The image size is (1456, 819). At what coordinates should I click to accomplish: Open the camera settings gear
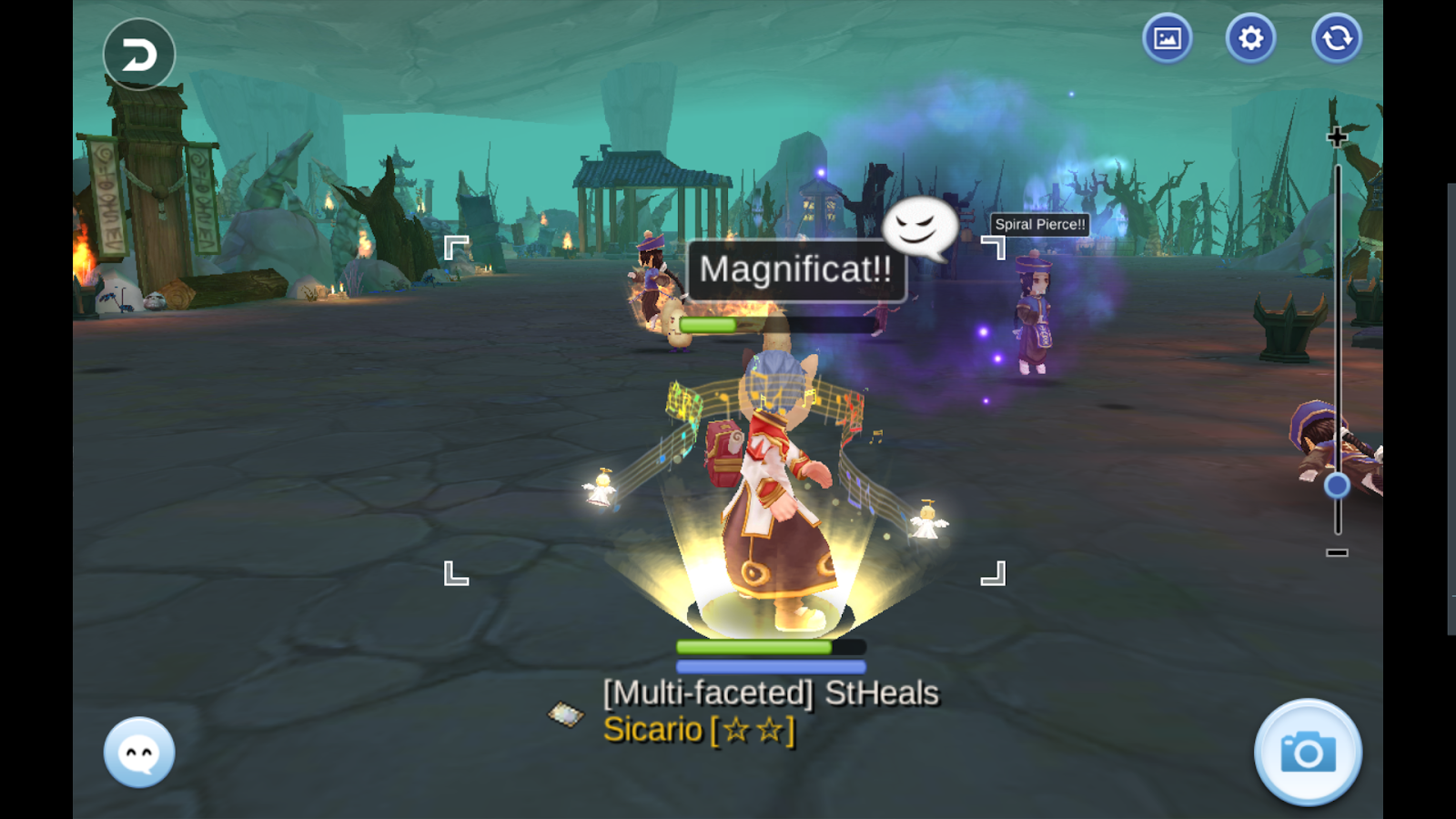tap(1250, 38)
